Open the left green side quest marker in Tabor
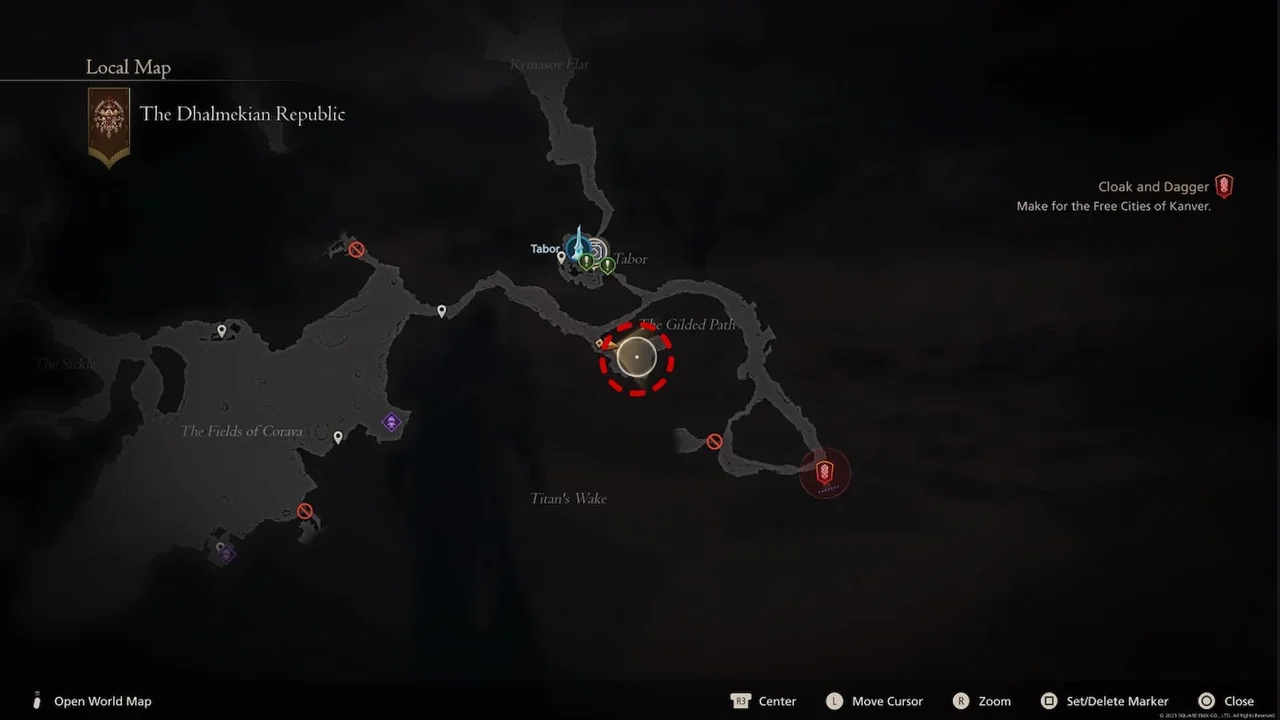 click(x=586, y=261)
